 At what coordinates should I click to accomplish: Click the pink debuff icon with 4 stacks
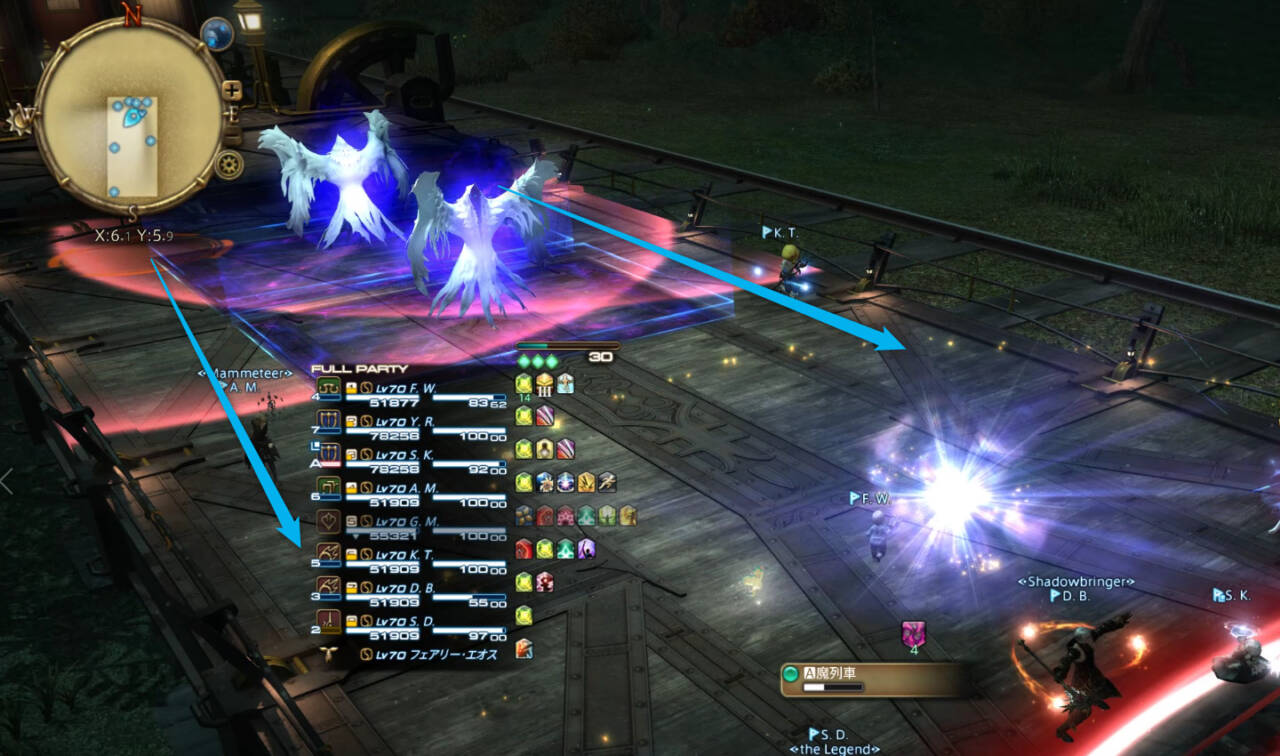912,633
